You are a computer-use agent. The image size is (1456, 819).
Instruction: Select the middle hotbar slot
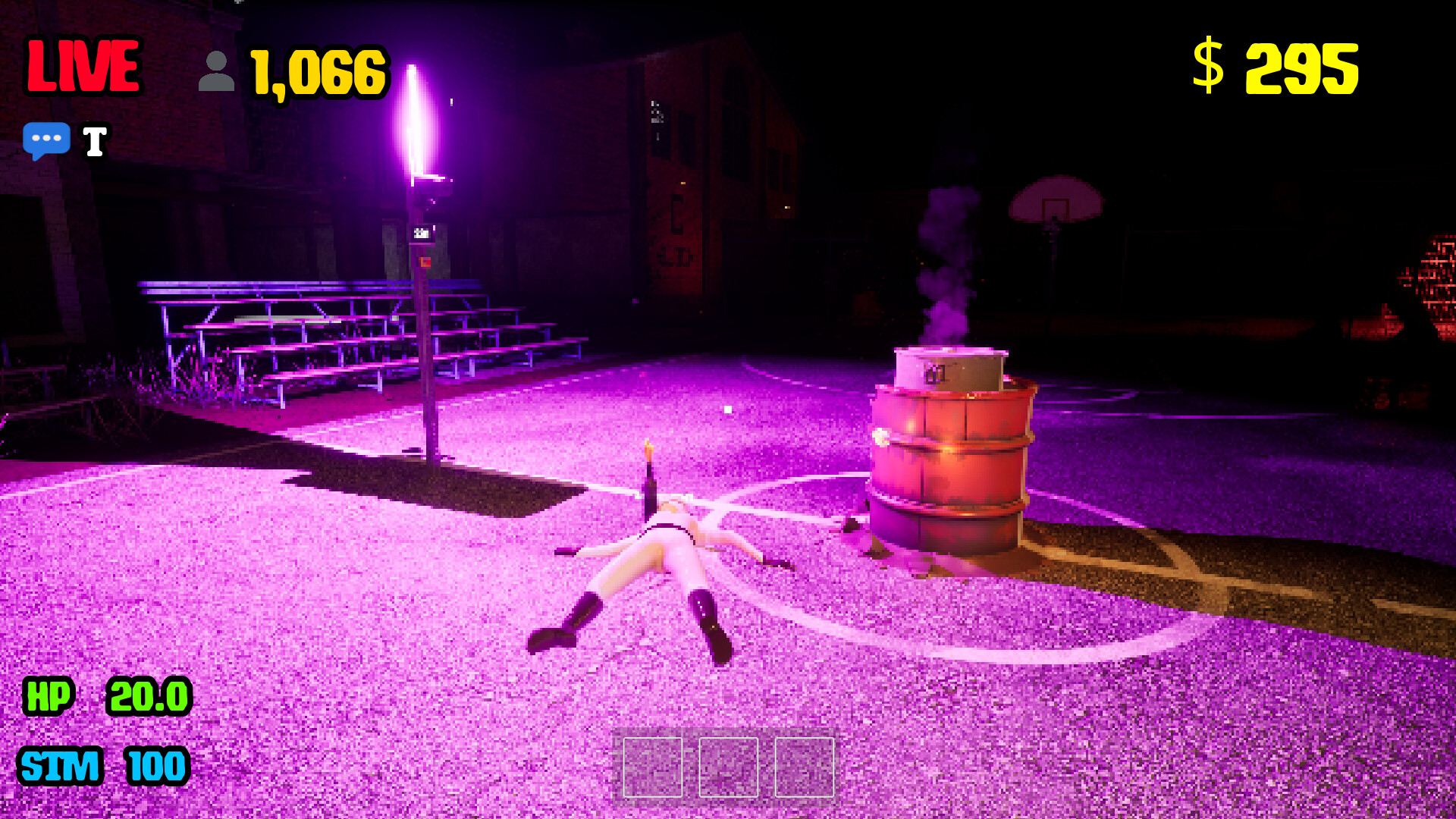[x=729, y=767]
